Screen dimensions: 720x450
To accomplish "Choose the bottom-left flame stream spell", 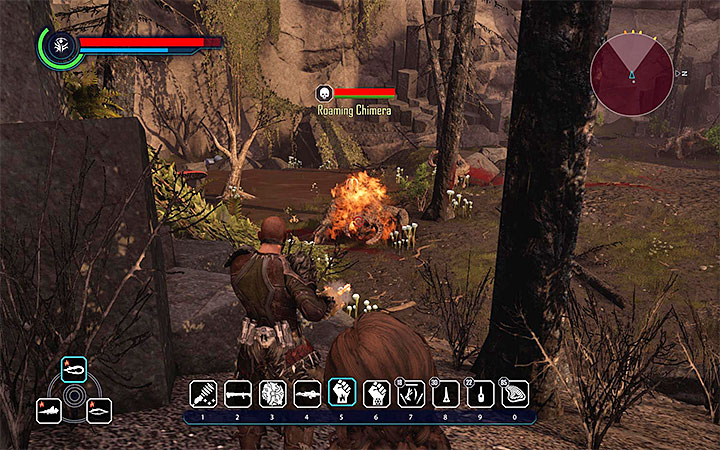I will [x=49, y=410].
